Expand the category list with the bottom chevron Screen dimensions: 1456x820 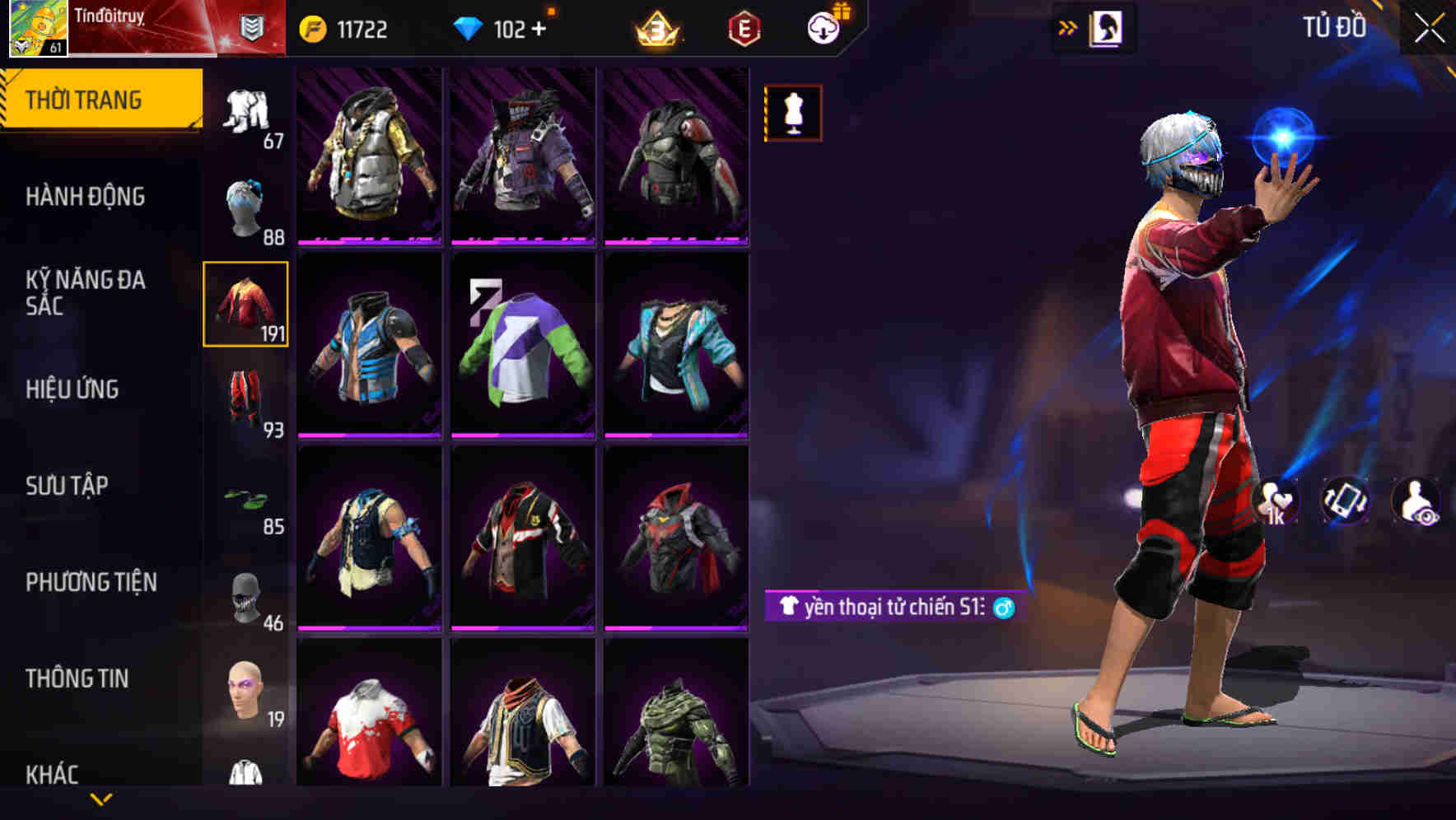click(100, 800)
